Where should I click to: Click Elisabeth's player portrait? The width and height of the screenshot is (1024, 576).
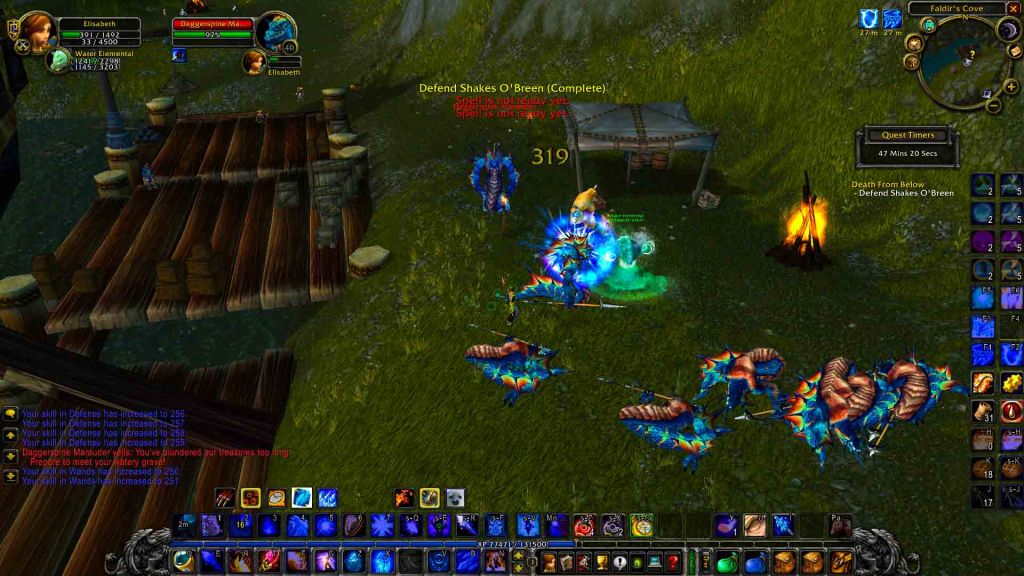(37, 32)
